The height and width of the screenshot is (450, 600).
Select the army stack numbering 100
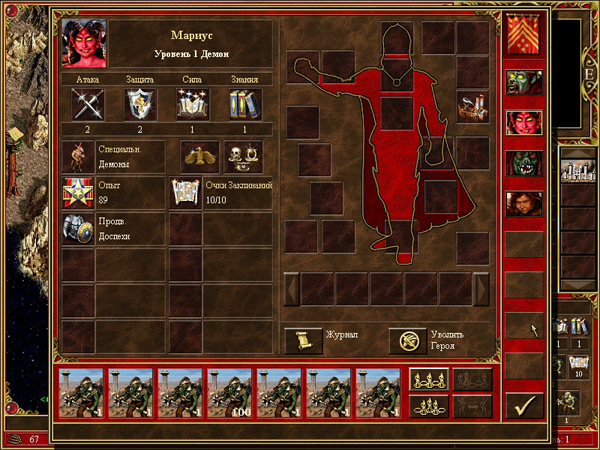click(x=230, y=392)
